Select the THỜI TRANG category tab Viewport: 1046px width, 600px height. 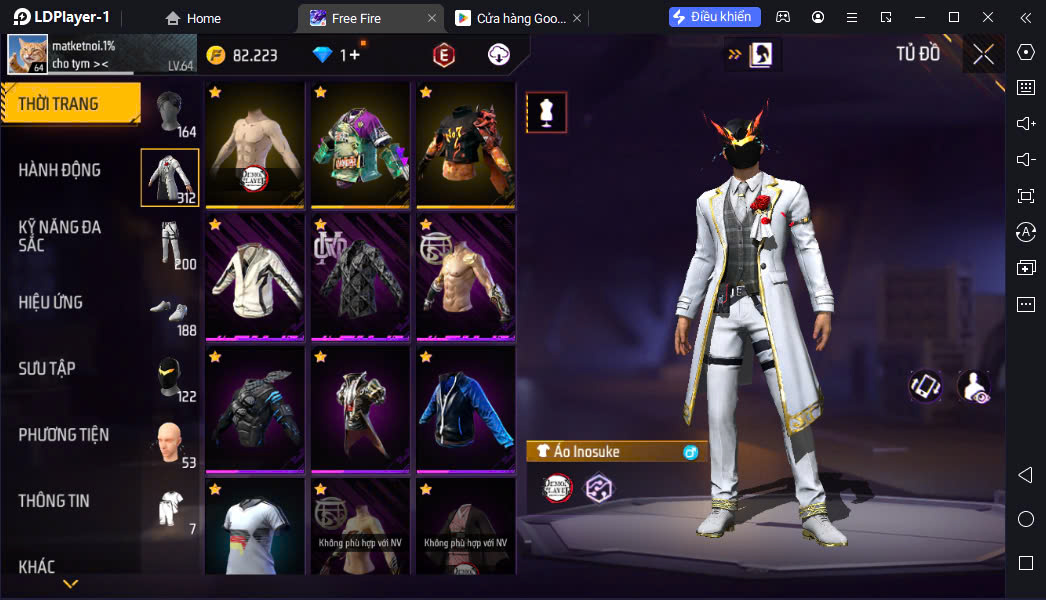(70, 104)
